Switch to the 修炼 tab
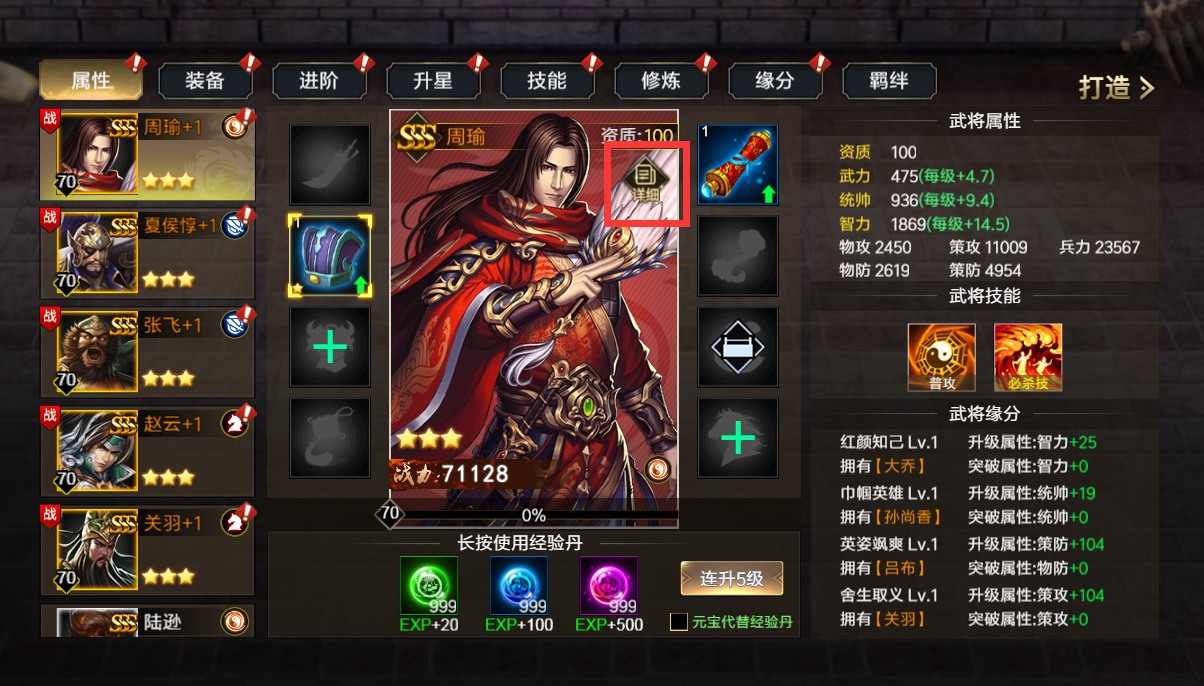Screen dimensions: 1204x686 (661, 81)
